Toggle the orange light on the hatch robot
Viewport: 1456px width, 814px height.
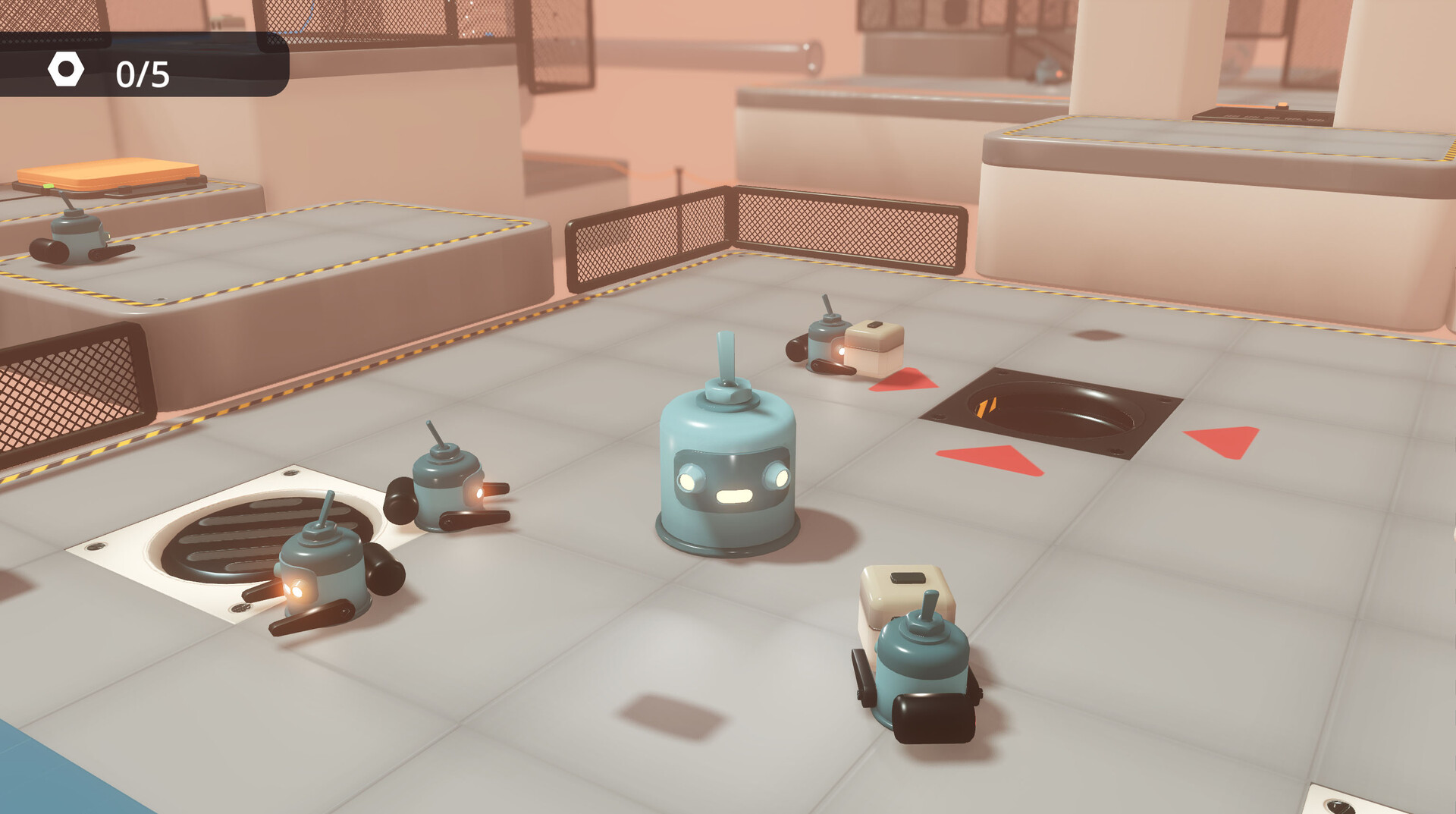[842, 351]
